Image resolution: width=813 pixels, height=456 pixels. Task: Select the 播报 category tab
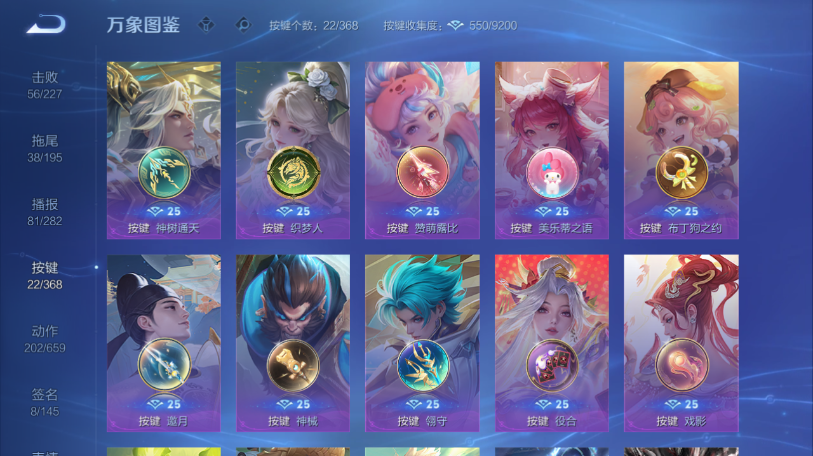45,211
